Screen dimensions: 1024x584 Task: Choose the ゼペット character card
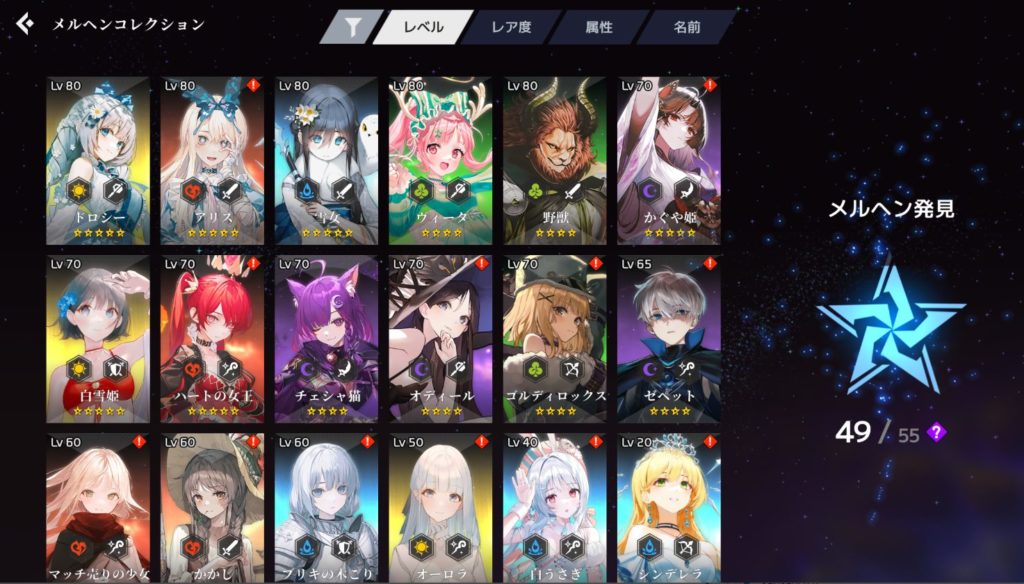(669, 338)
